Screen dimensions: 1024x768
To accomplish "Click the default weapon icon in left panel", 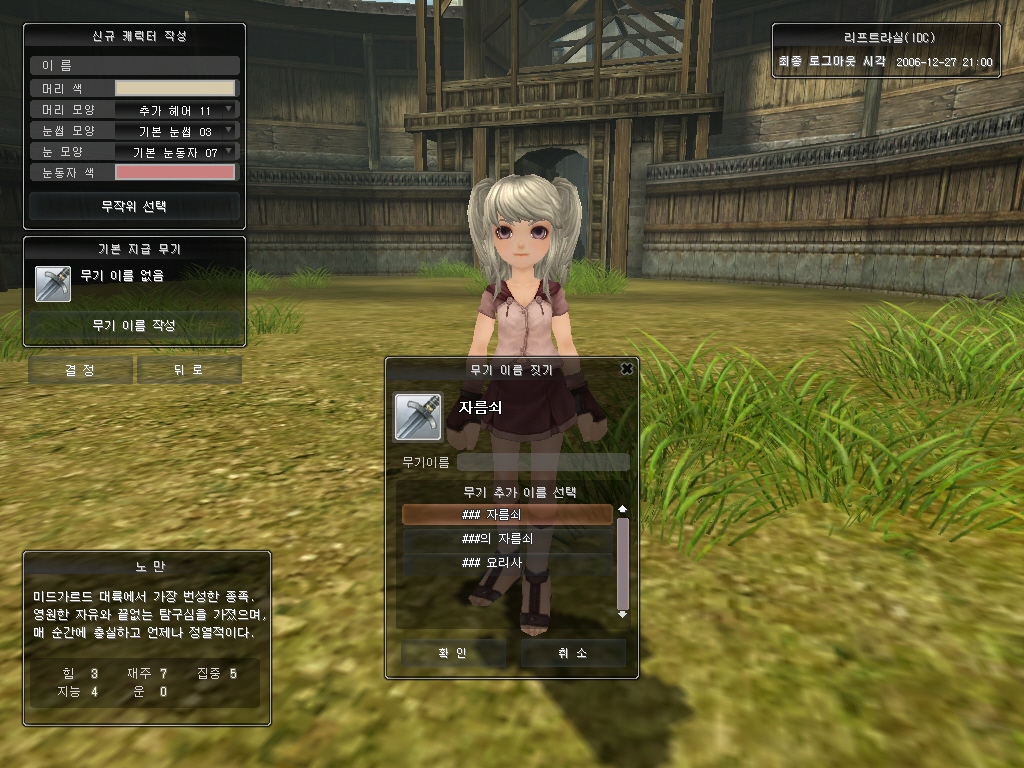I will 53,283.
